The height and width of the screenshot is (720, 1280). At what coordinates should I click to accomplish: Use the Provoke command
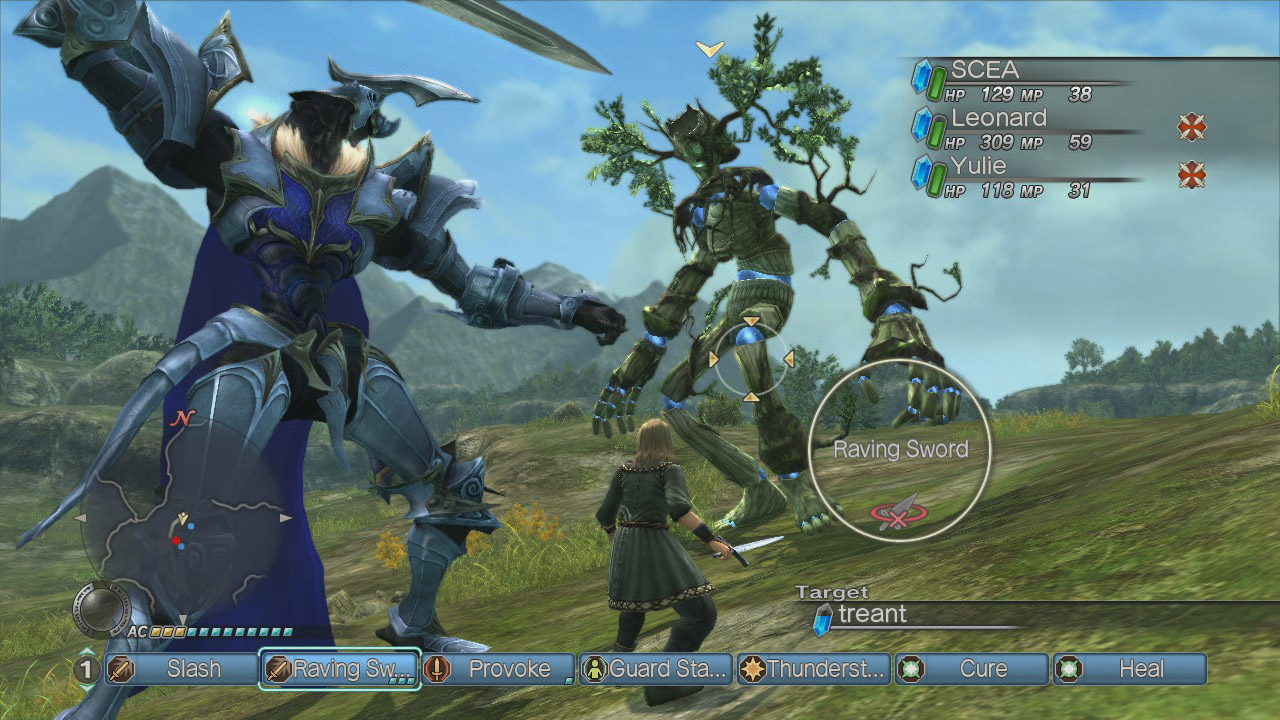(498, 669)
